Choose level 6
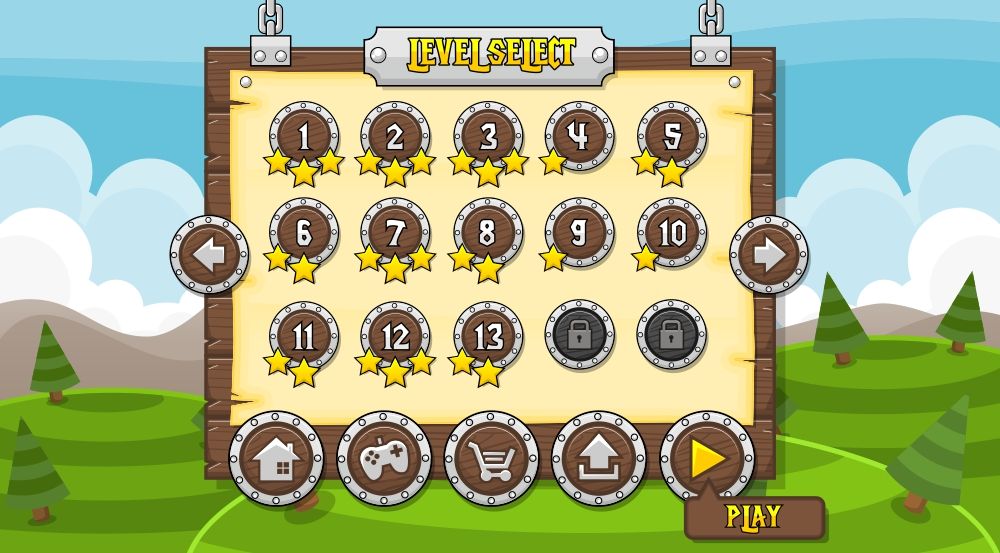Image resolution: width=1000 pixels, height=553 pixels. click(303, 232)
